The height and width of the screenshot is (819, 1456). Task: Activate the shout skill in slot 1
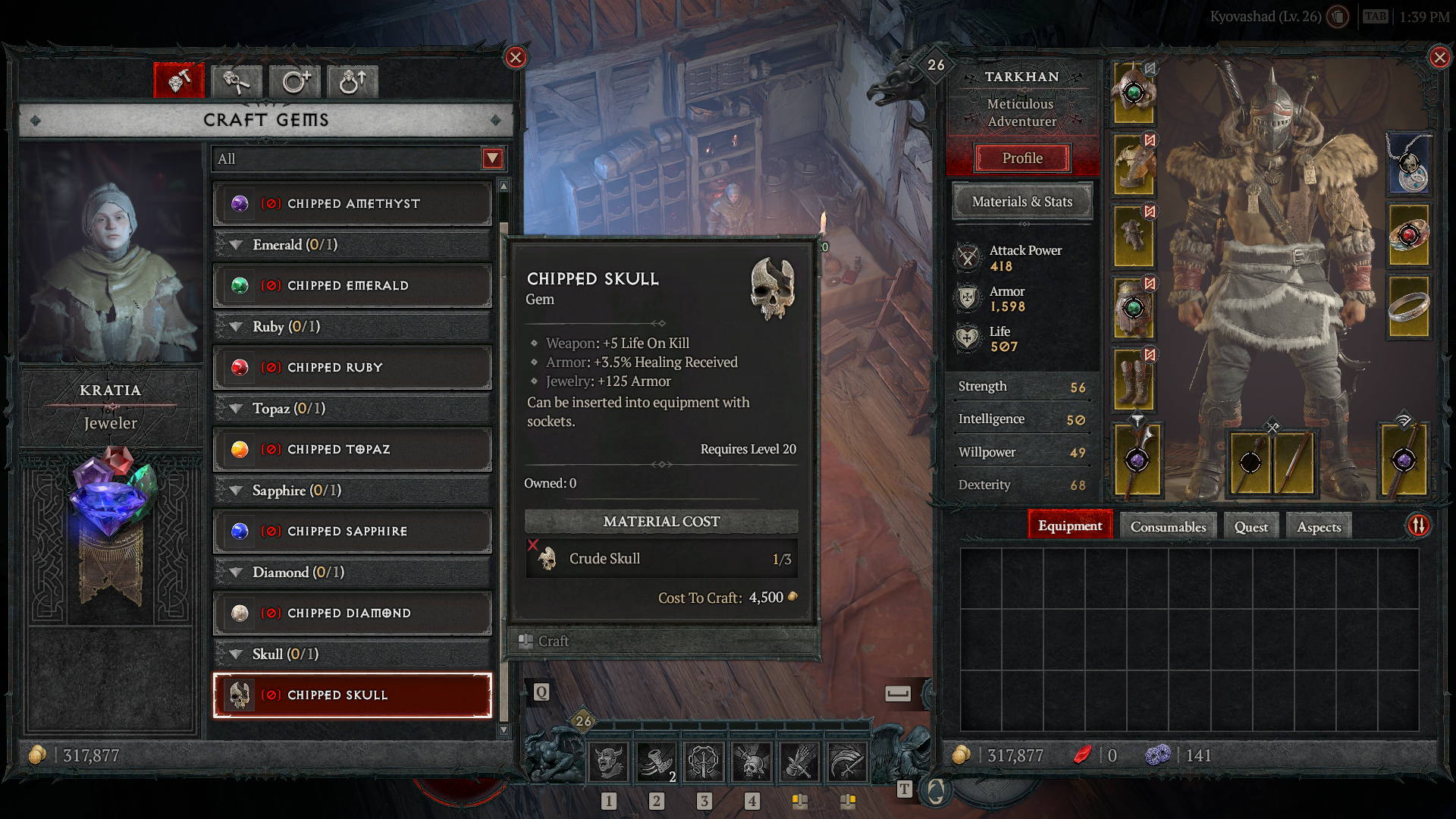(x=608, y=762)
